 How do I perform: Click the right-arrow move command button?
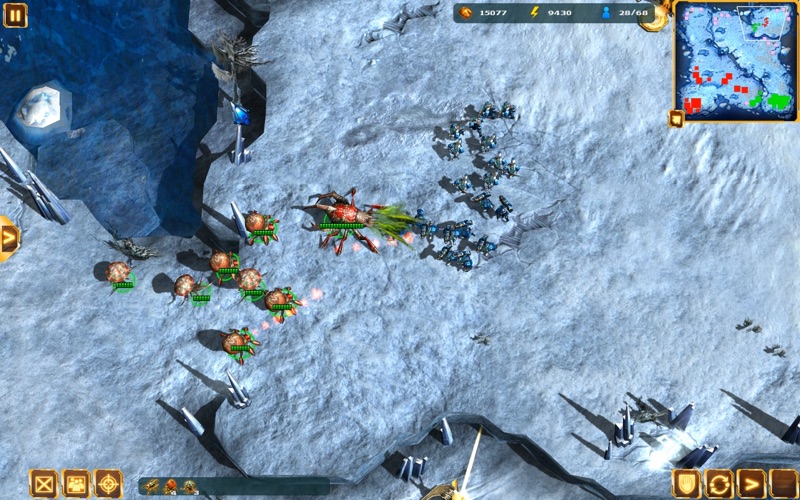click(x=751, y=484)
